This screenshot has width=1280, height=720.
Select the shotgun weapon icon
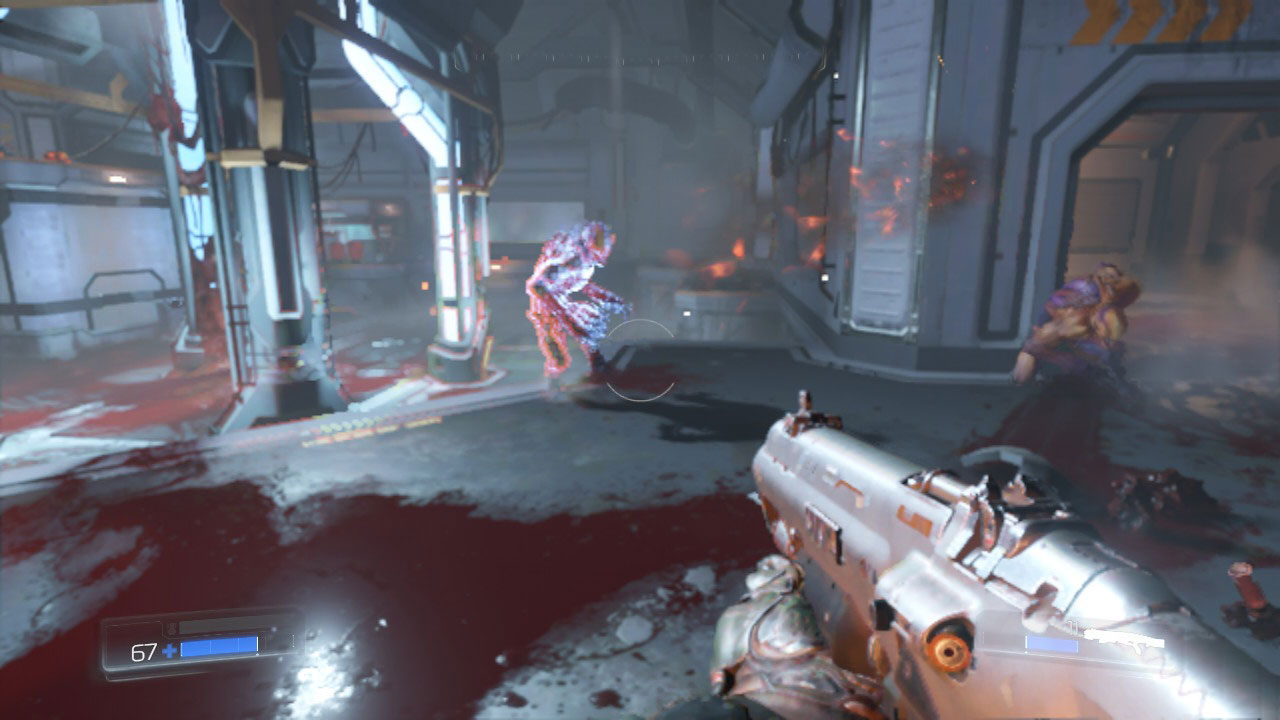point(1124,637)
